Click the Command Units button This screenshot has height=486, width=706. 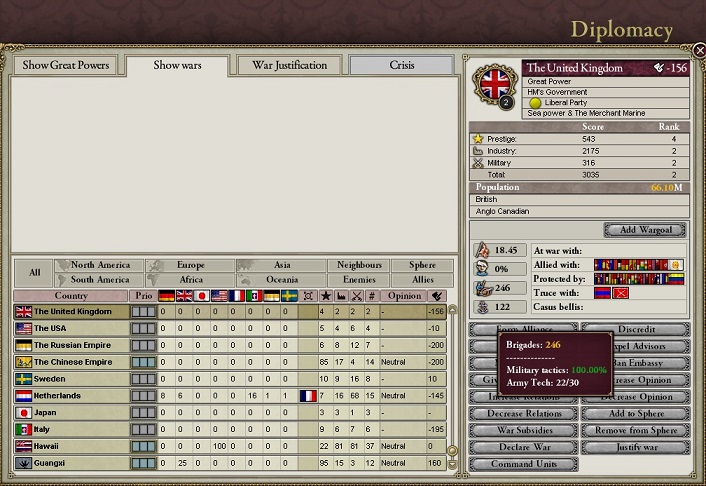[522, 464]
